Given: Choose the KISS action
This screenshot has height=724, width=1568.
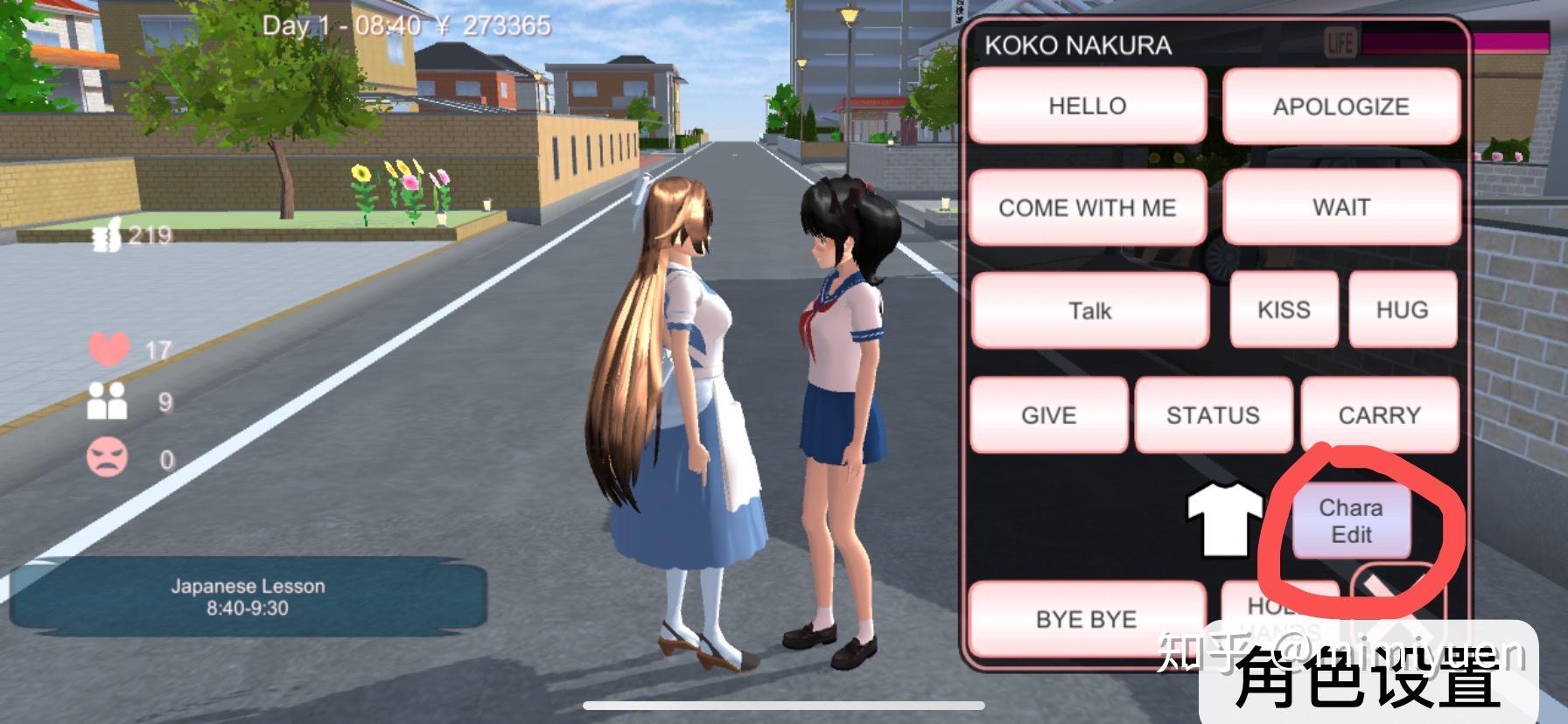Looking at the screenshot, I should click(1284, 310).
